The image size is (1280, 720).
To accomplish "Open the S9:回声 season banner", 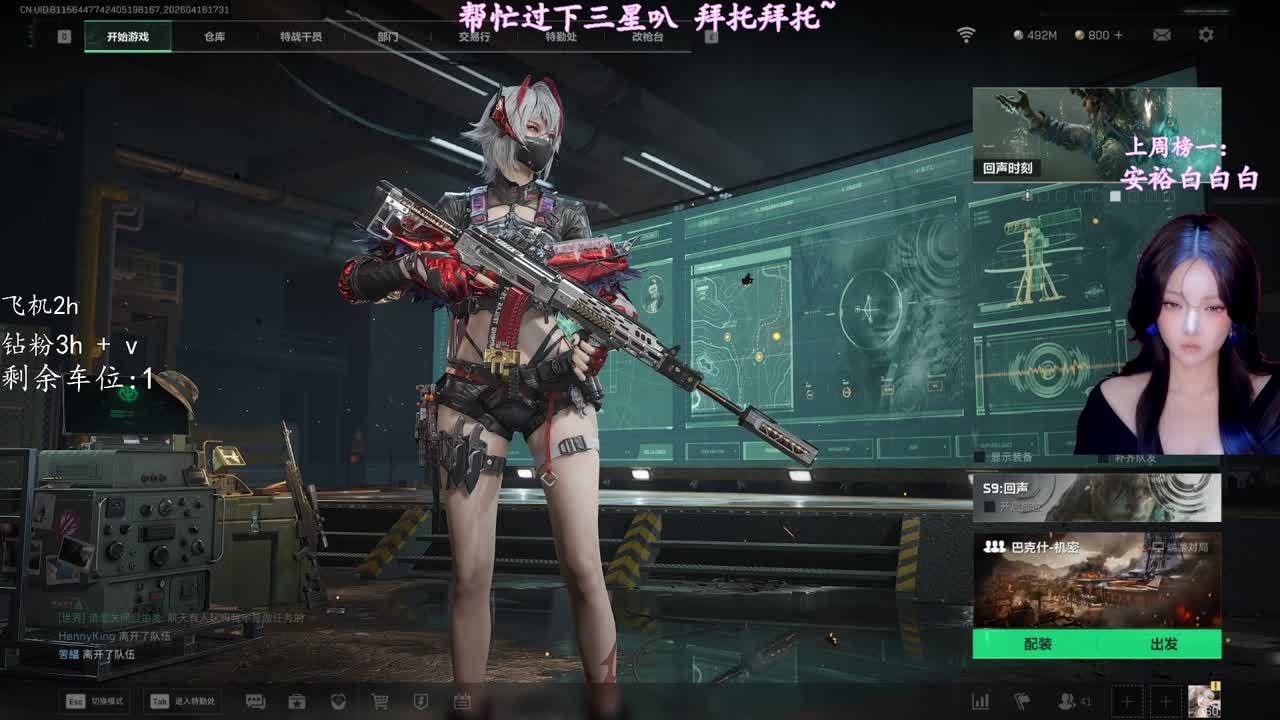I will pyautogui.click(x=1096, y=497).
